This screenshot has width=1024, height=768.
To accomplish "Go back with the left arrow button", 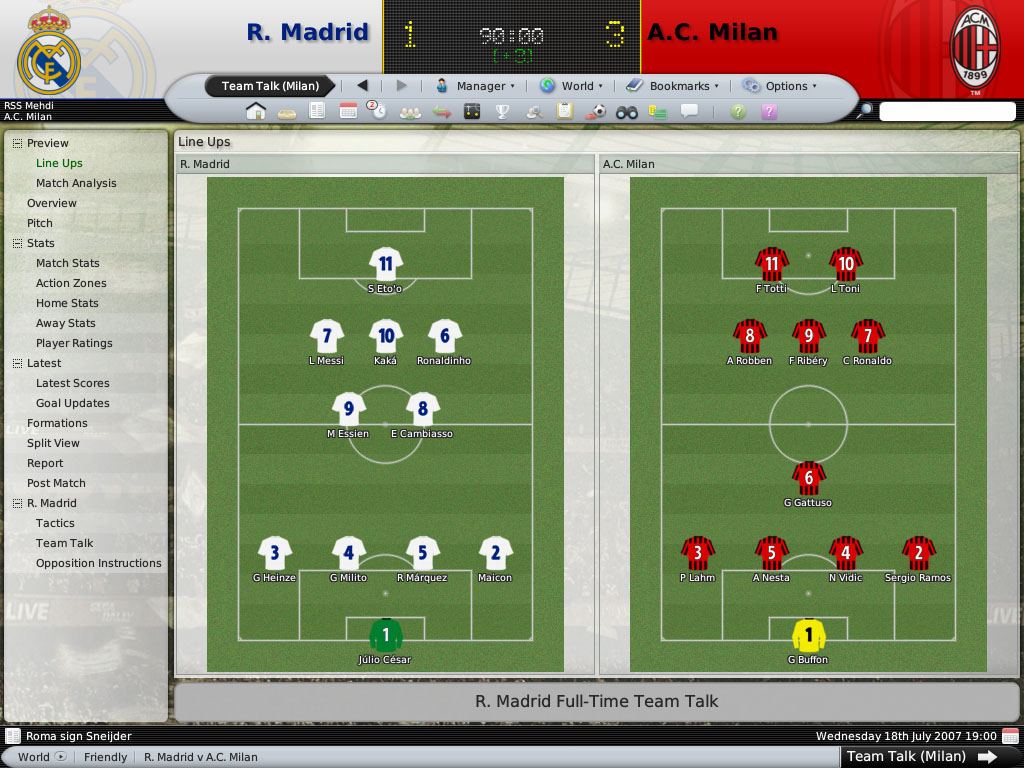I will click(362, 86).
